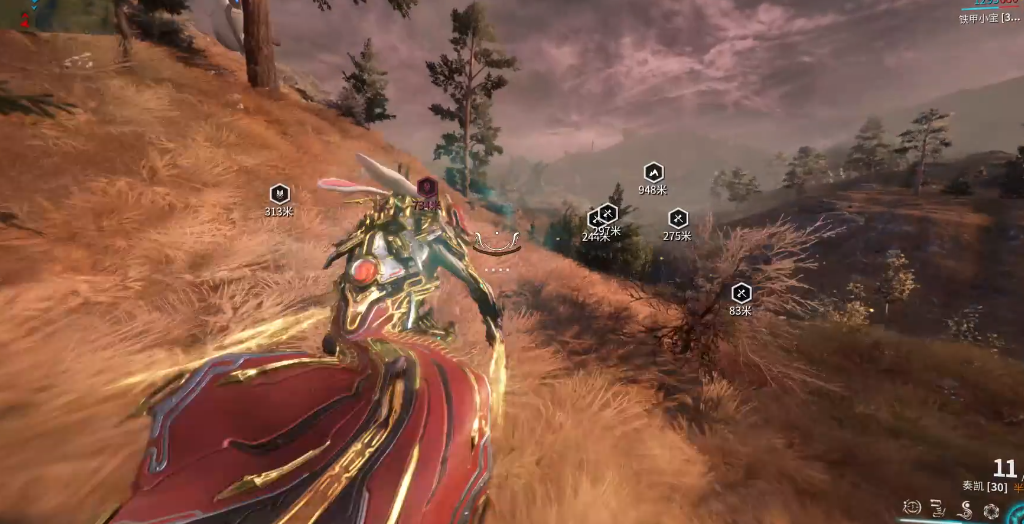Activate the first ability with circular emblem
Viewport: 1024px width, 524px height.
(x=911, y=508)
